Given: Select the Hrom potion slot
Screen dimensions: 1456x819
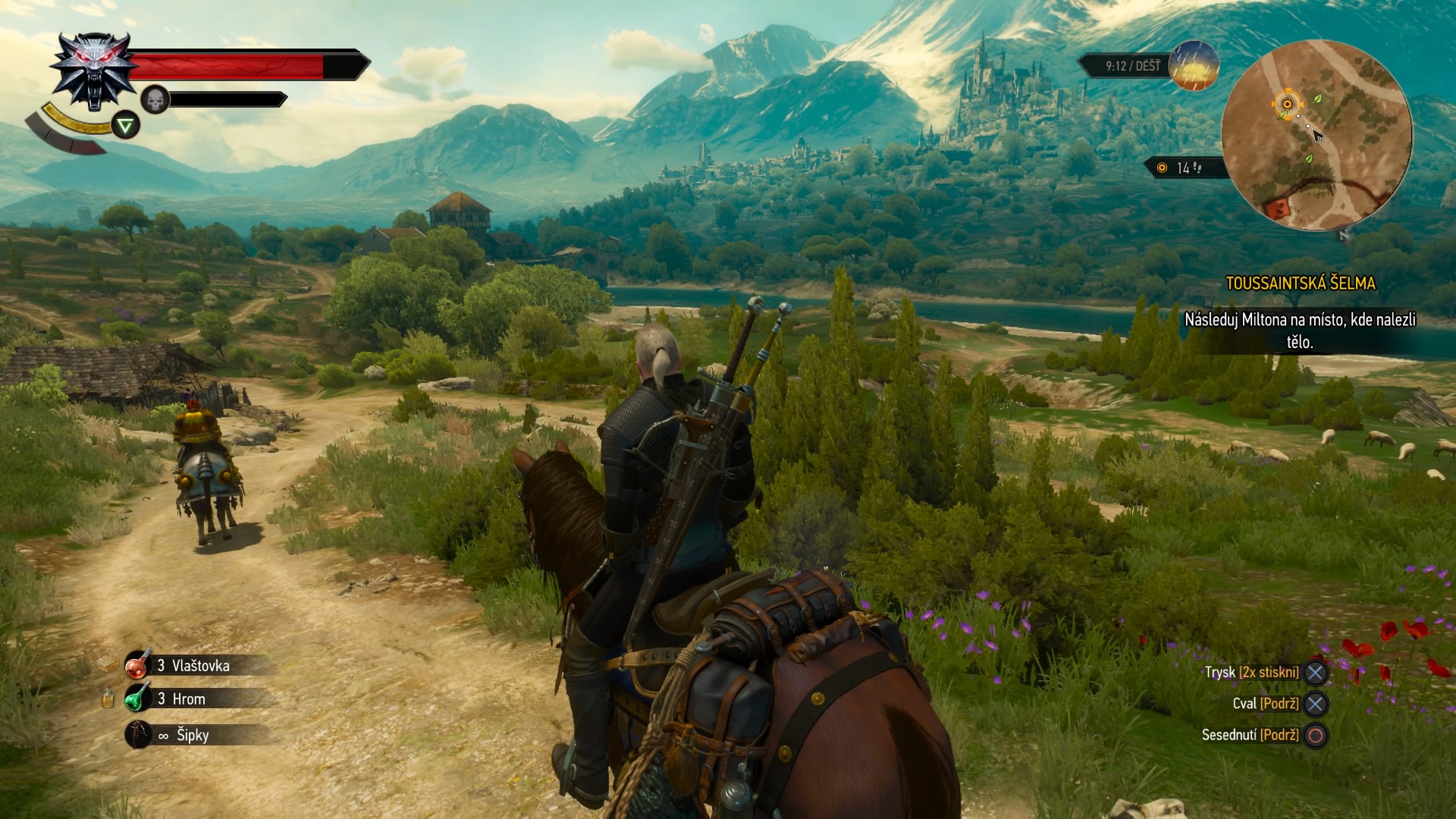Looking at the screenshot, I should click(x=139, y=698).
